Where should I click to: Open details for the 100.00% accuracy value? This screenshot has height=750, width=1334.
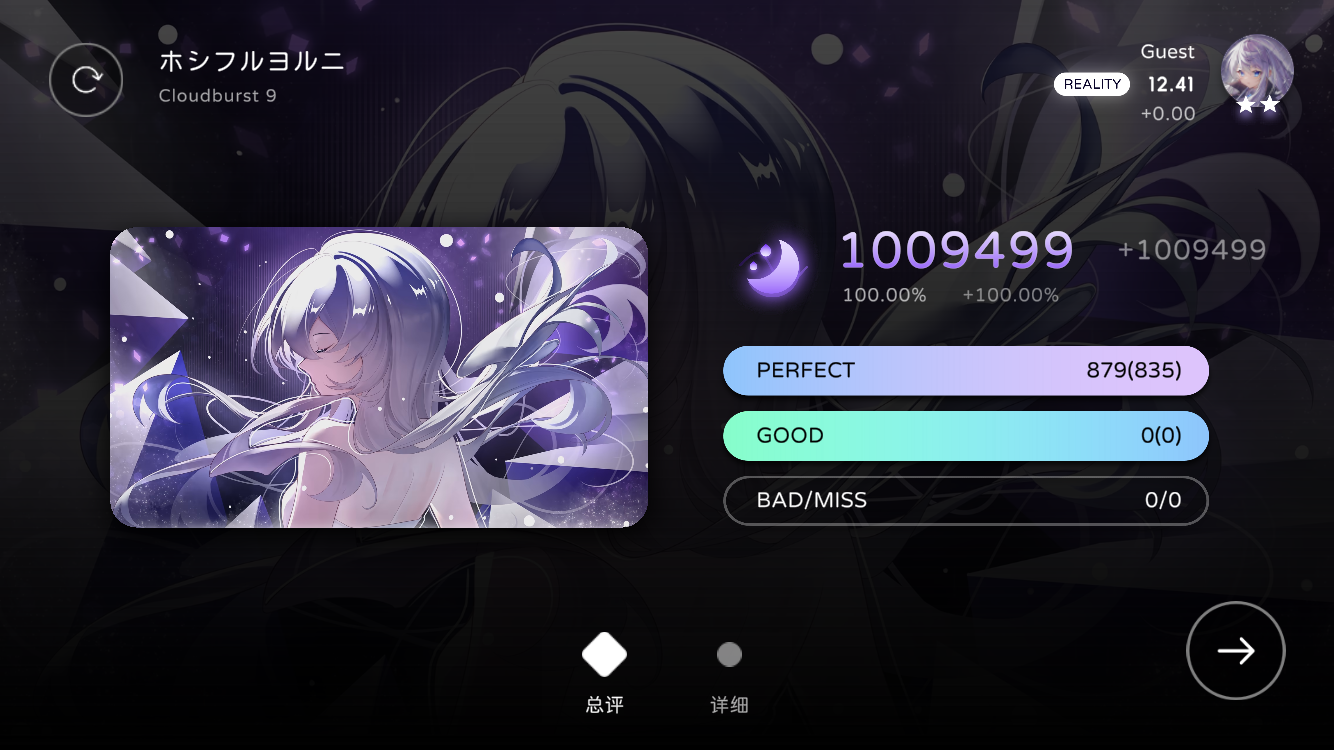coord(884,294)
